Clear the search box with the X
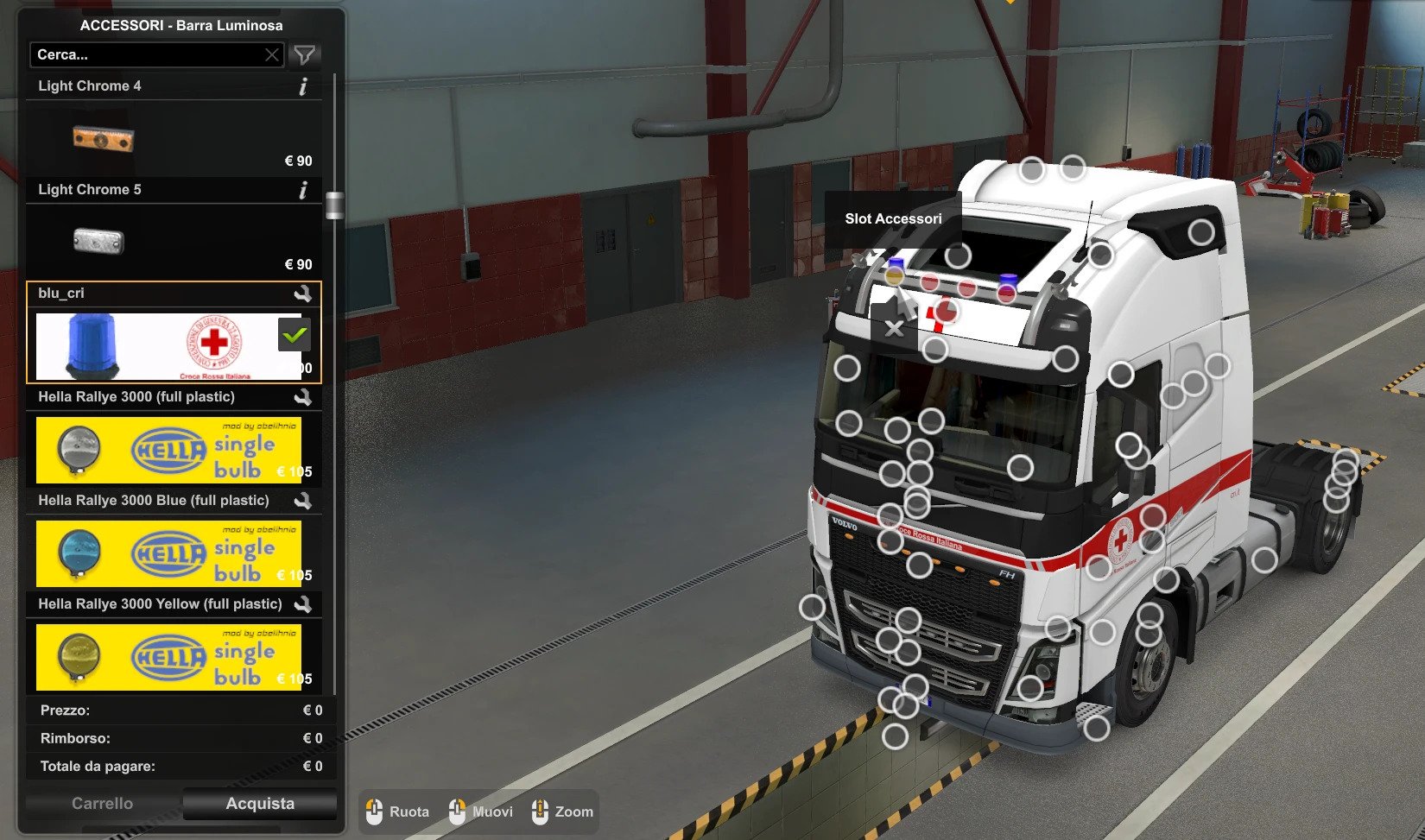Screen dimensions: 1425x840 click(272, 55)
